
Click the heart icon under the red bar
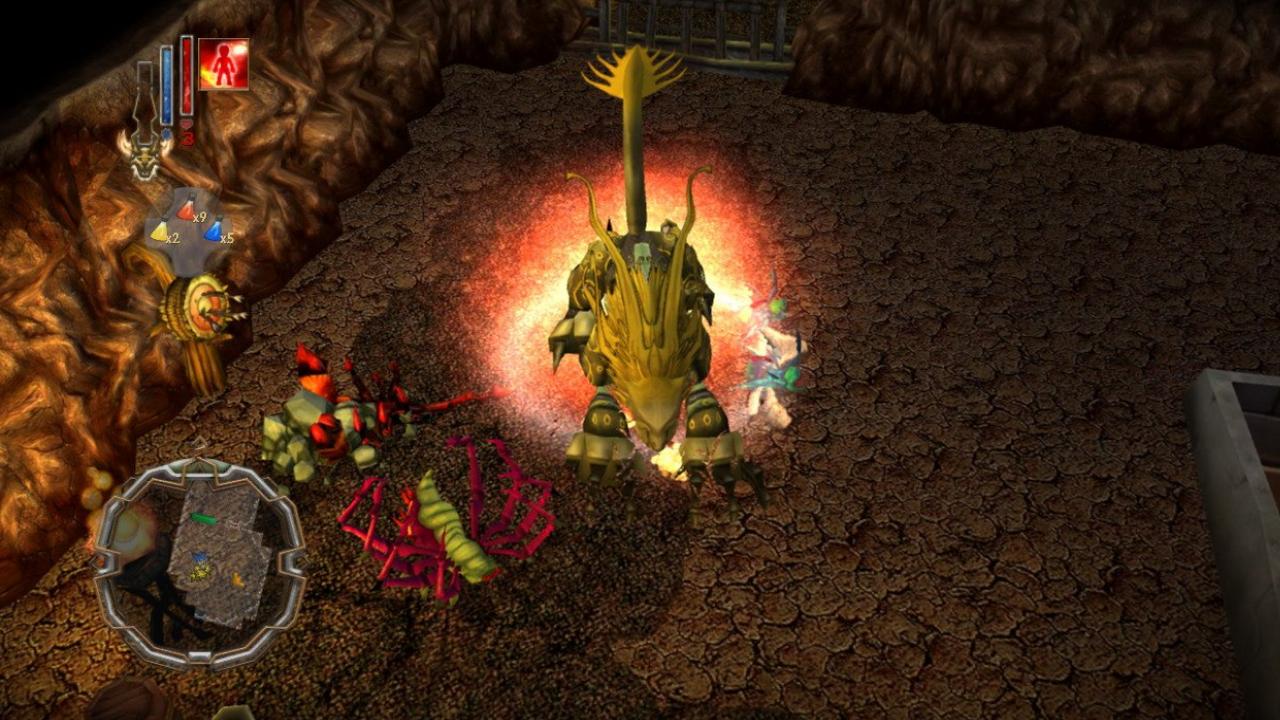tap(187, 123)
